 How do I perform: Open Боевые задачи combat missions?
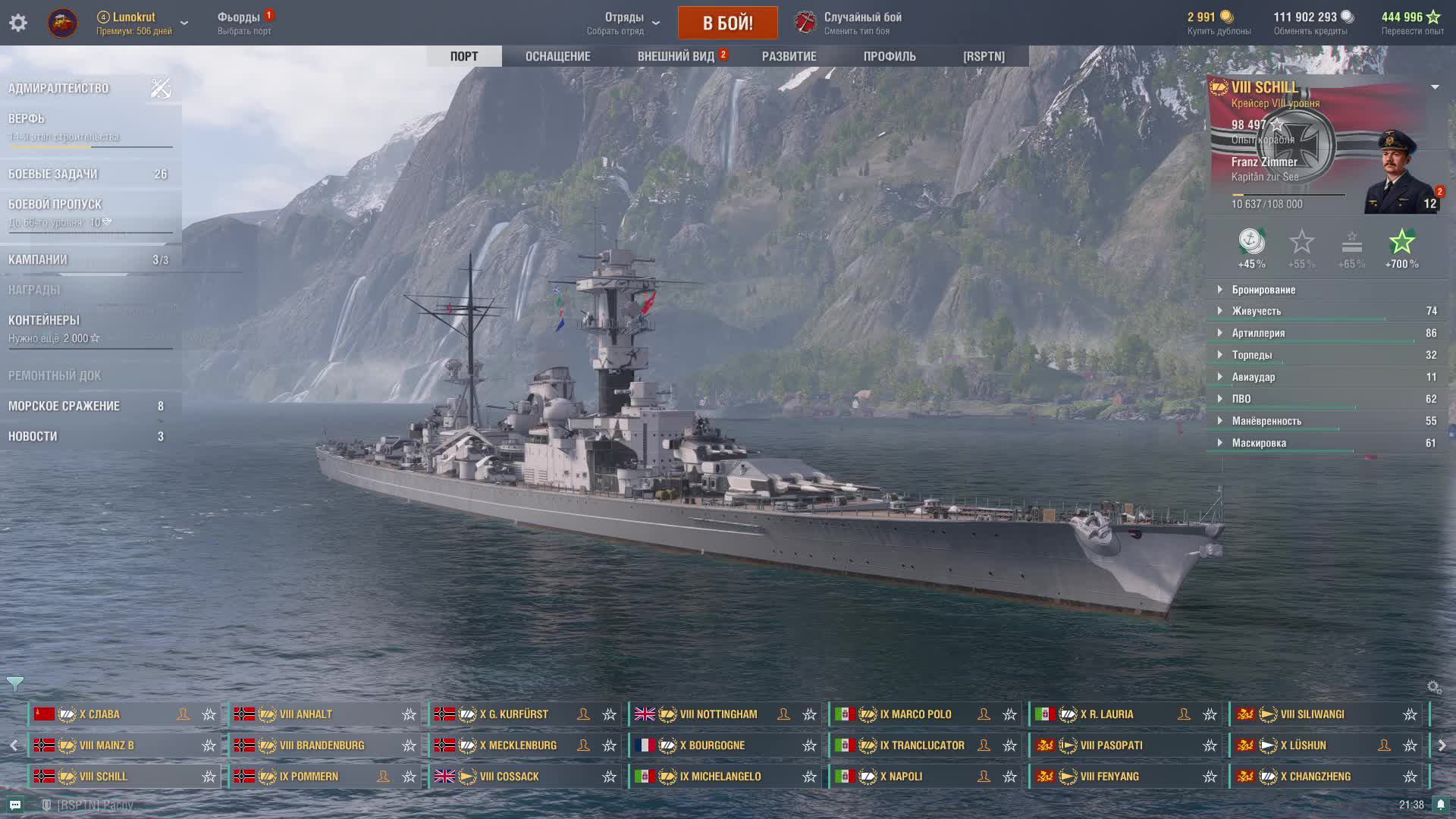(53, 174)
